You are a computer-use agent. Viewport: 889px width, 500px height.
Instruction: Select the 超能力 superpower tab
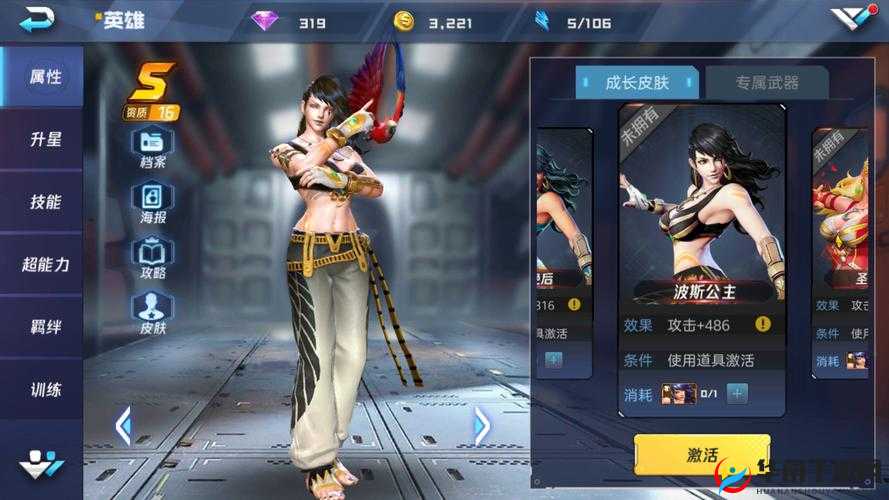pos(45,264)
